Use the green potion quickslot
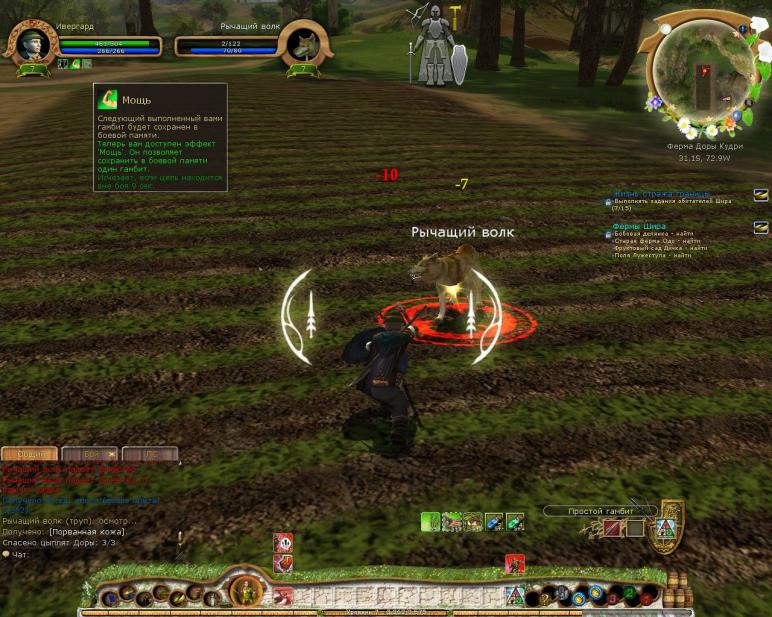Viewport: 772px width, 617px height. point(515,521)
